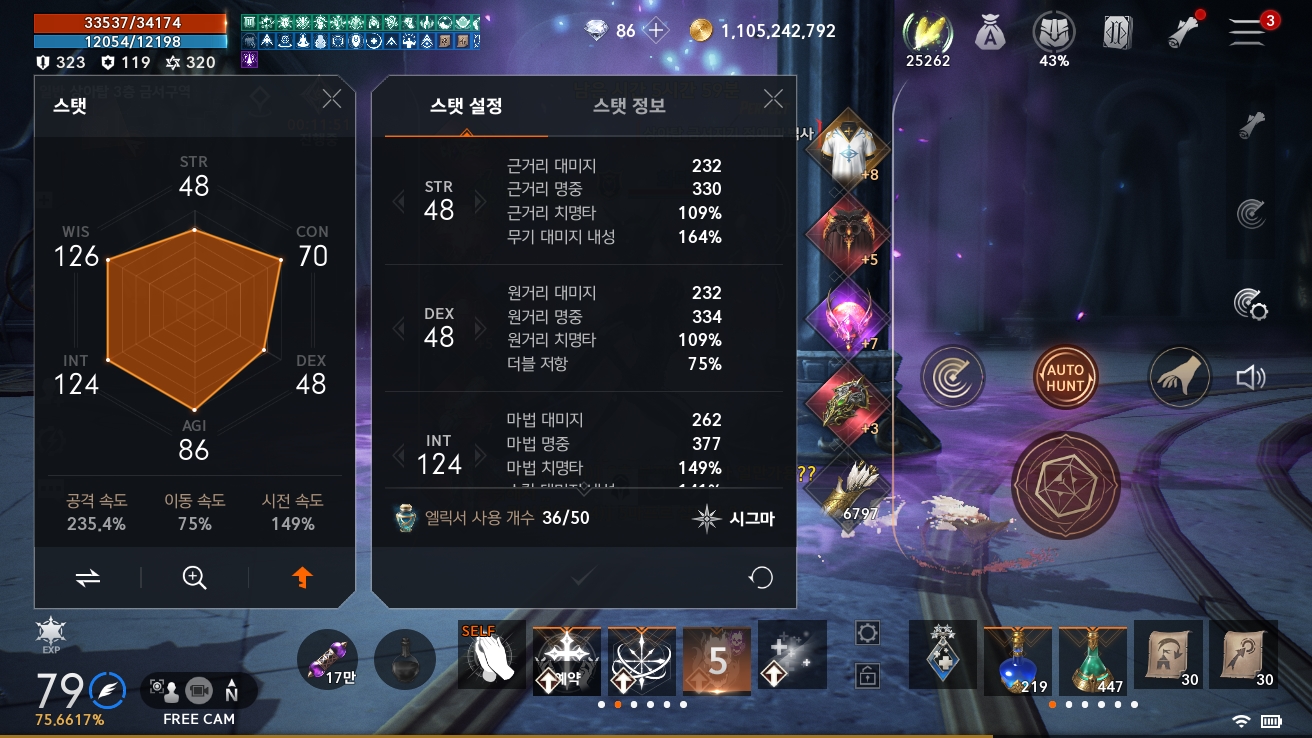The image size is (1312, 738).
Task: Swap stats using the compare arrows icon
Action: [87, 578]
